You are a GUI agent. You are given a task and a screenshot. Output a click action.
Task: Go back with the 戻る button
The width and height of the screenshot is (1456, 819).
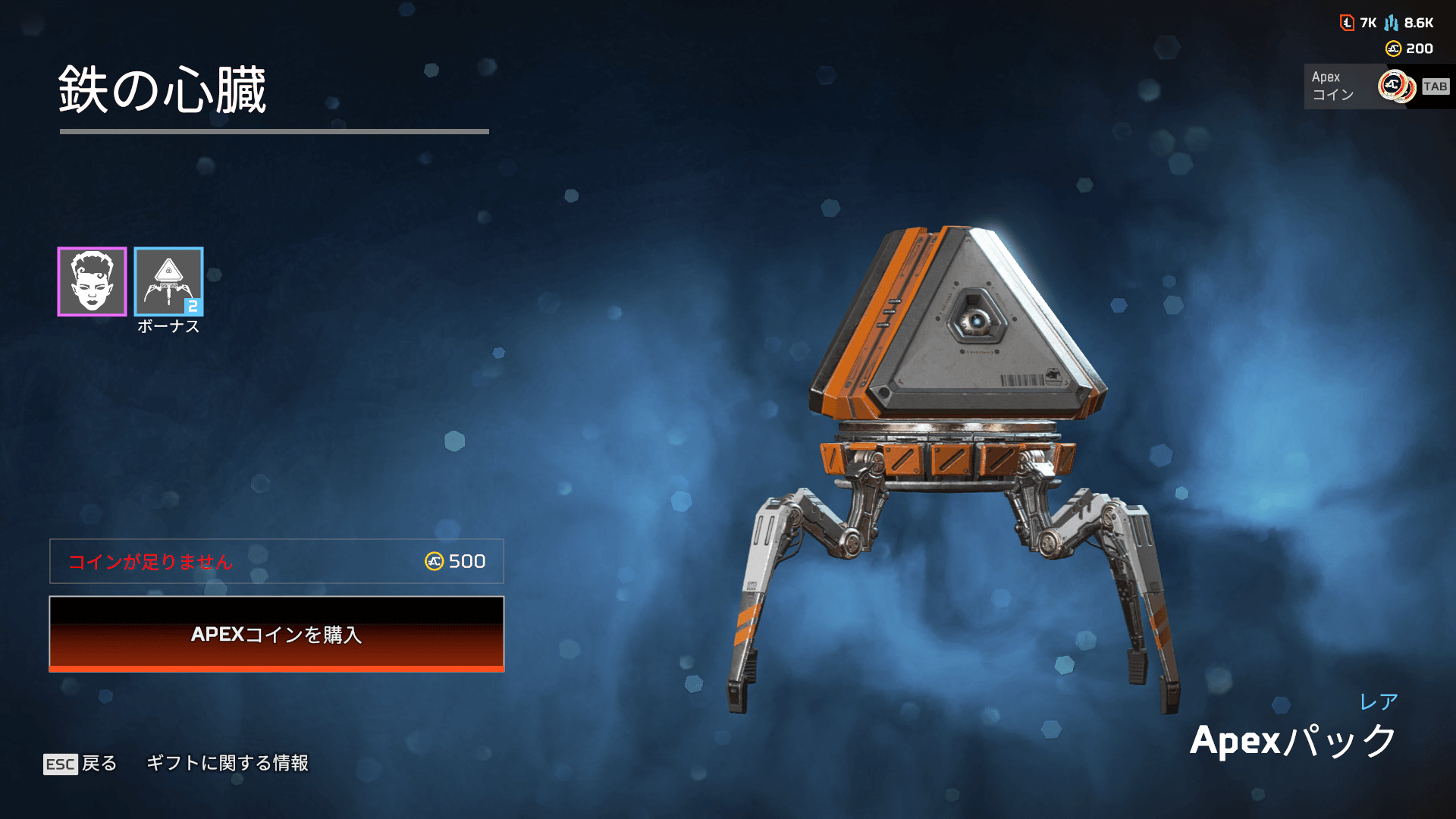[x=80, y=763]
